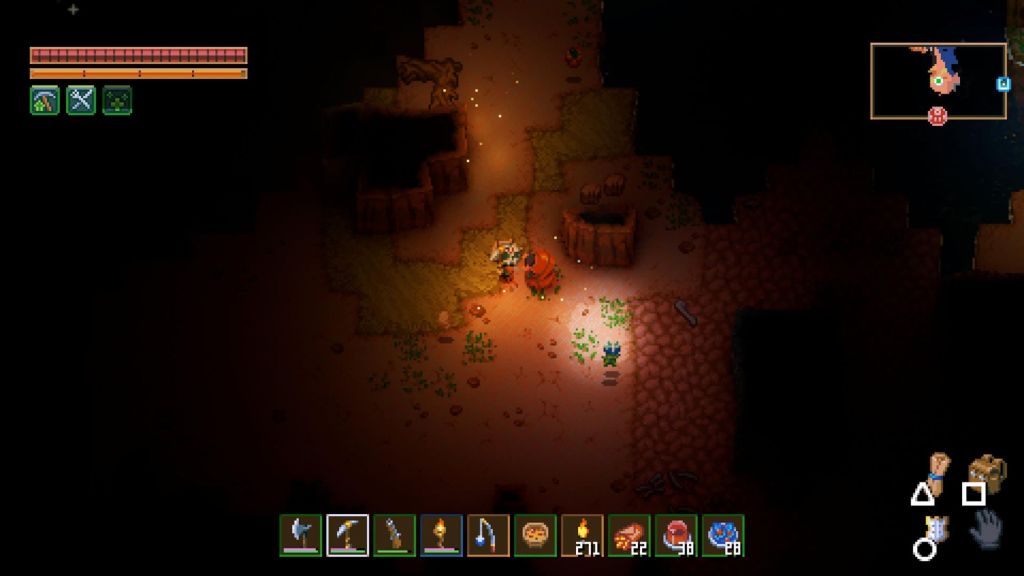Choose the meat stack of 22
Image resolution: width=1024 pixels, height=576 pixels.
[x=629, y=535]
